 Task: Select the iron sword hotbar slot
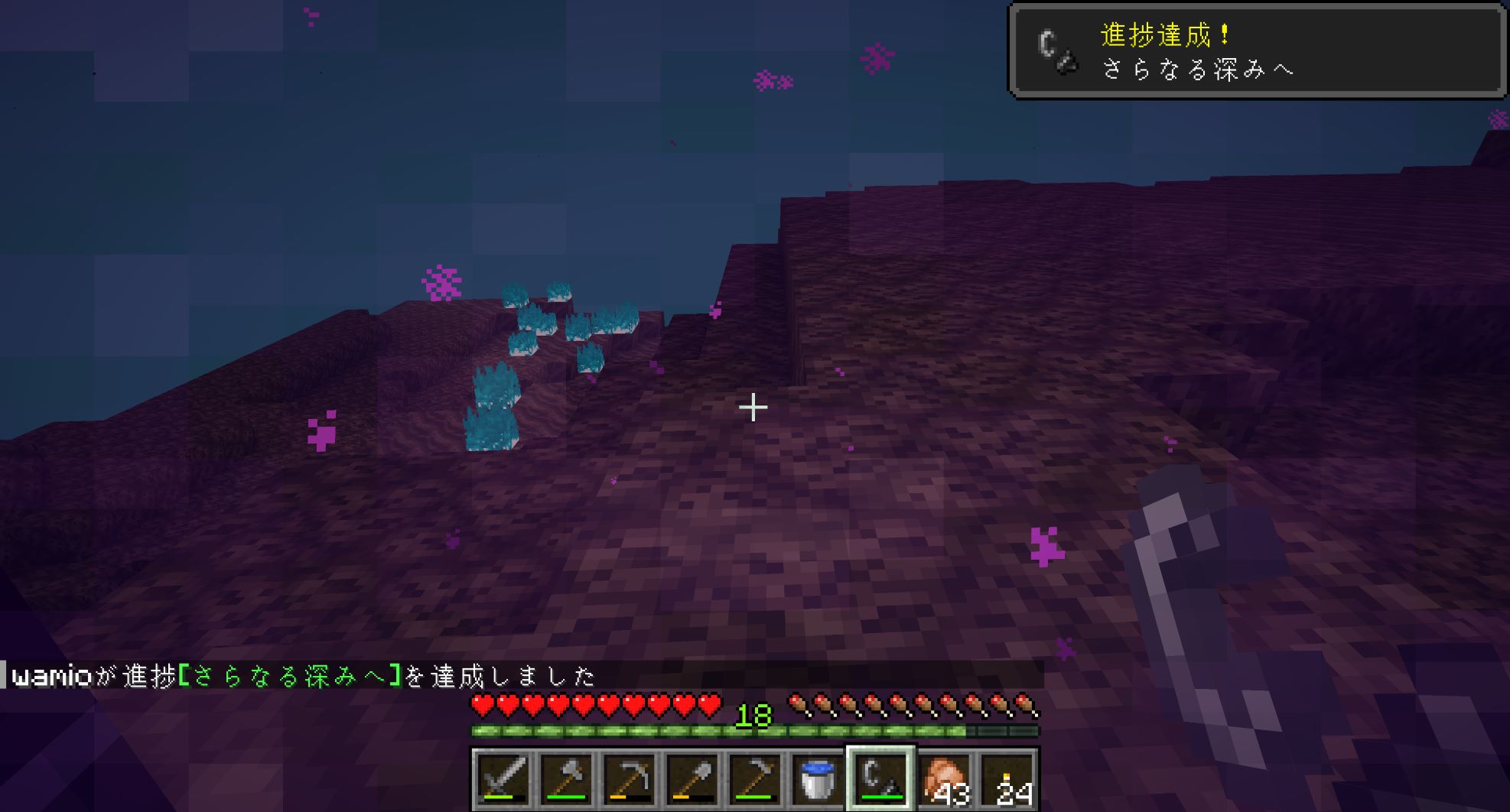coord(503,779)
